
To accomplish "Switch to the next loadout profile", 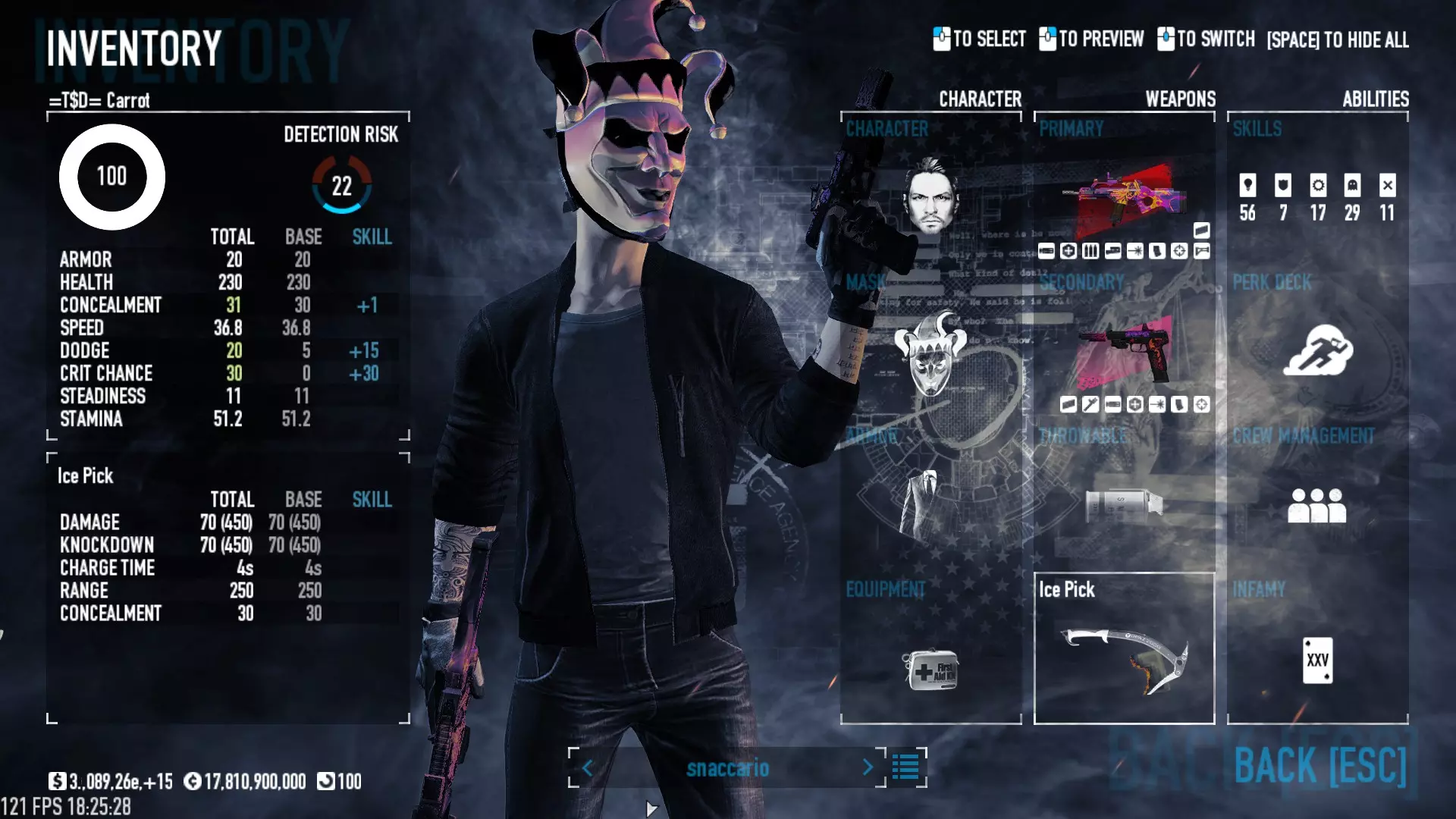I will (x=868, y=767).
